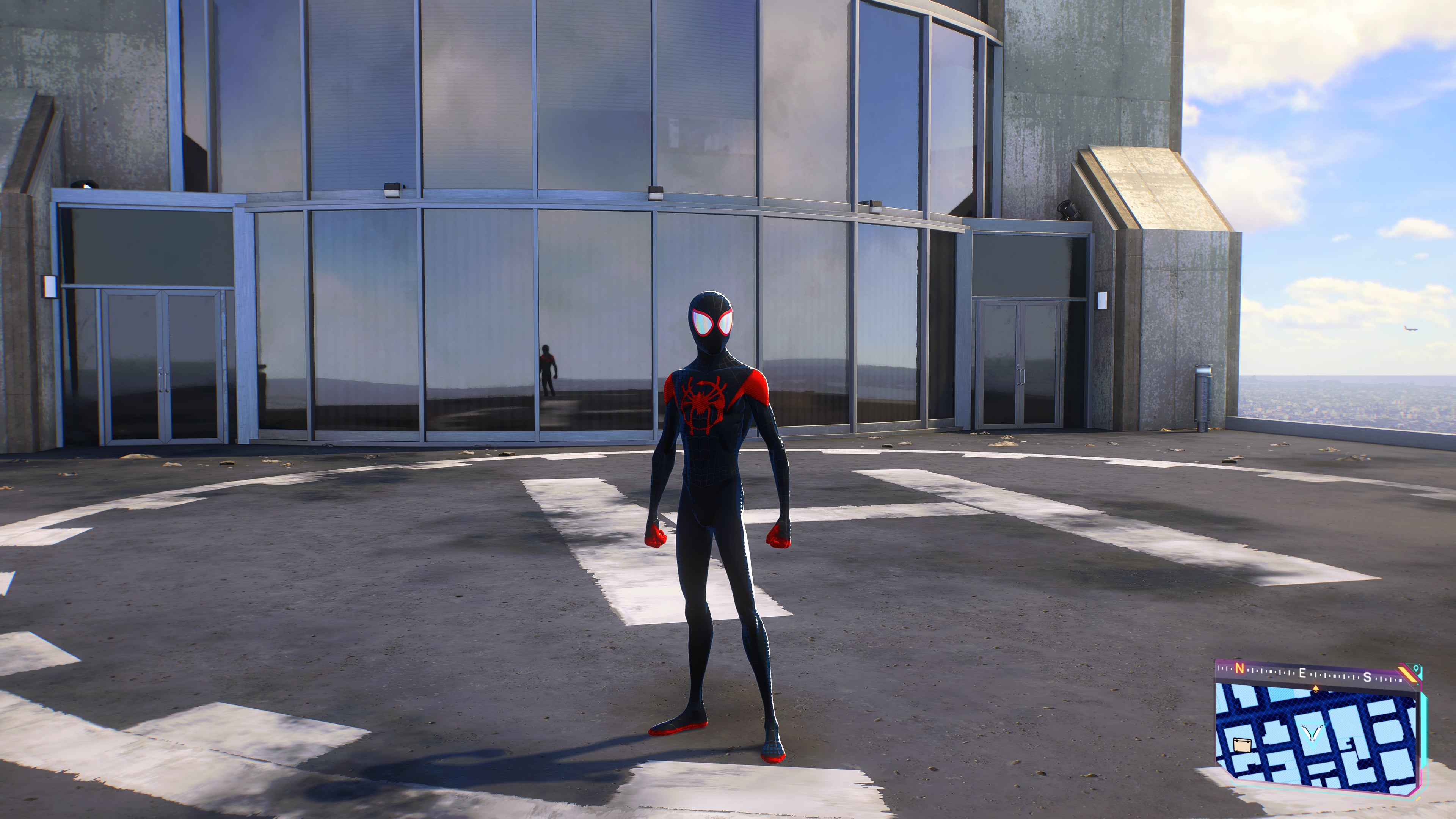Select the crate marker on the minimap
Image resolution: width=1456 pixels, height=819 pixels.
point(1242,744)
